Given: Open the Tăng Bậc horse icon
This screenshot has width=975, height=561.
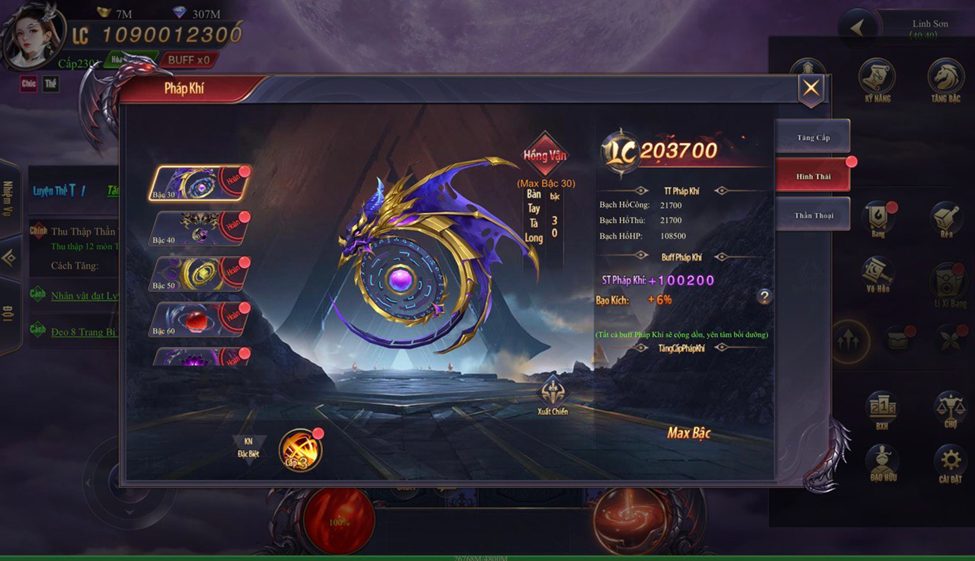Looking at the screenshot, I should 945,80.
